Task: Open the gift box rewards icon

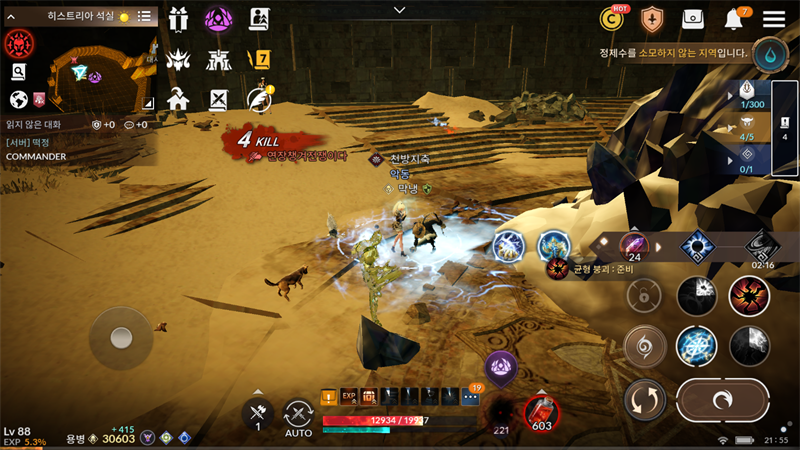Action: (178, 19)
